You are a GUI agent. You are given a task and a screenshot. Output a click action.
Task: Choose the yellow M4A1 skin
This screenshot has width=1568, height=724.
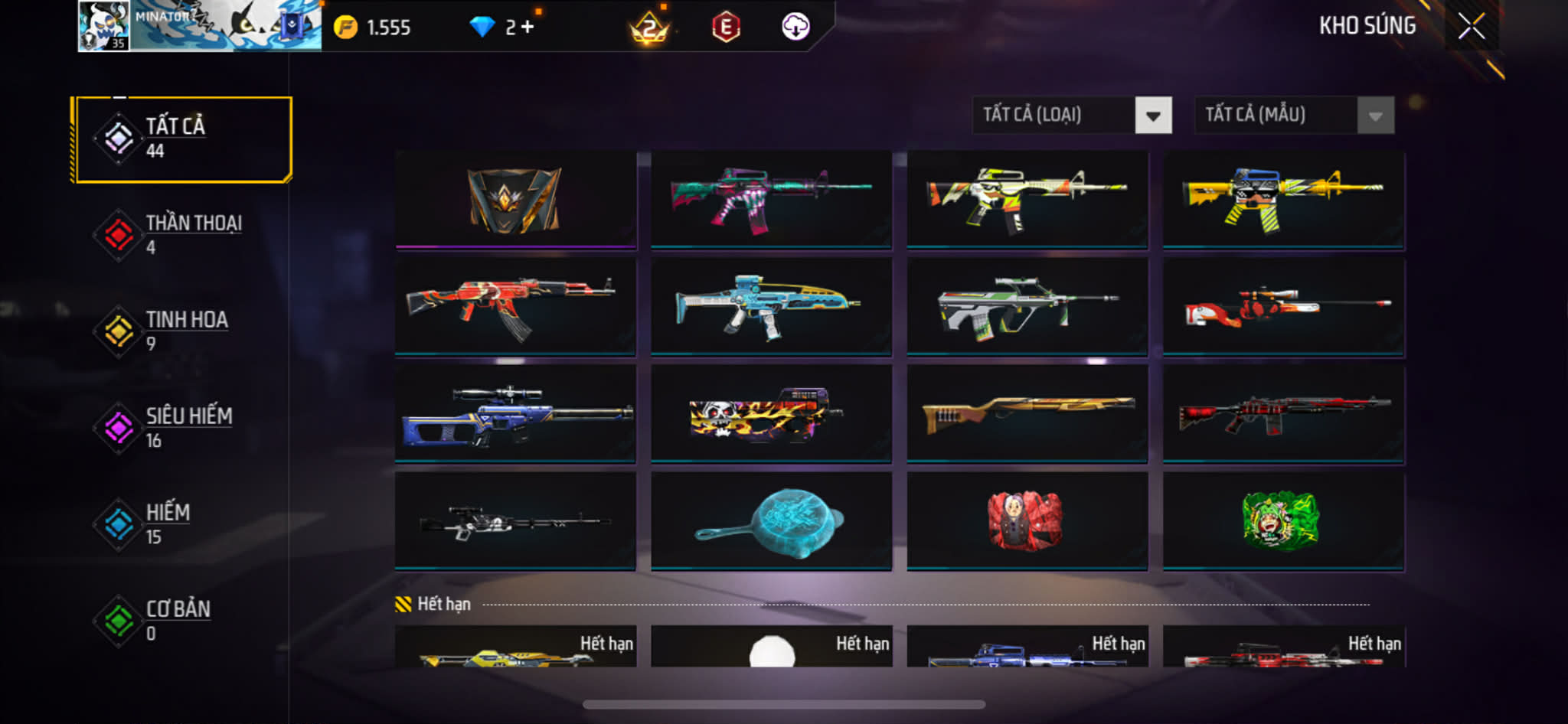1283,200
